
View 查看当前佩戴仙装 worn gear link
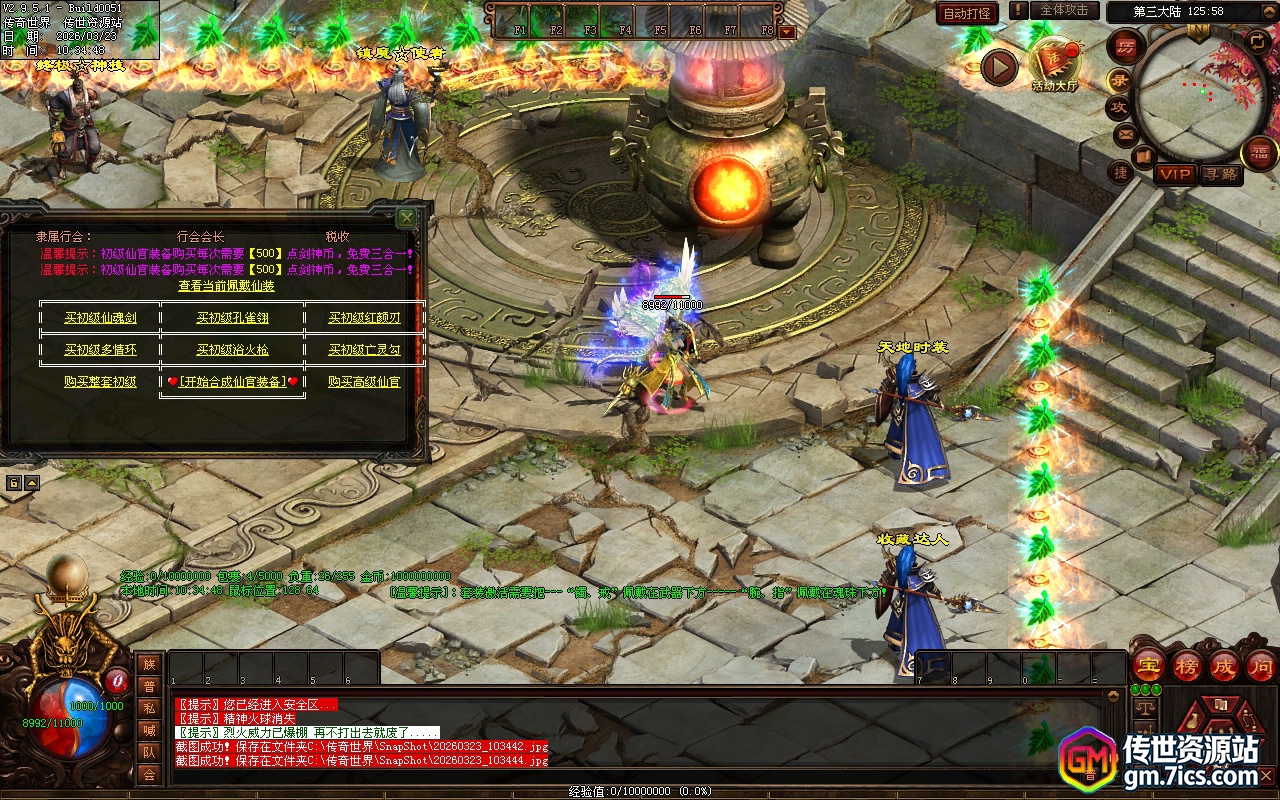226,286
